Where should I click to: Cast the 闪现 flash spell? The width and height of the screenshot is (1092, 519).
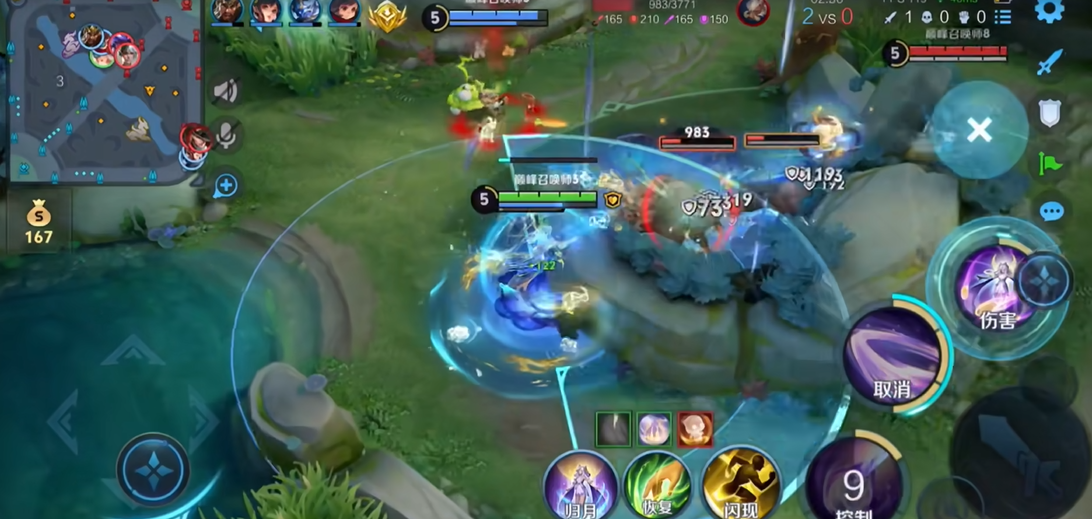pyautogui.click(x=740, y=485)
